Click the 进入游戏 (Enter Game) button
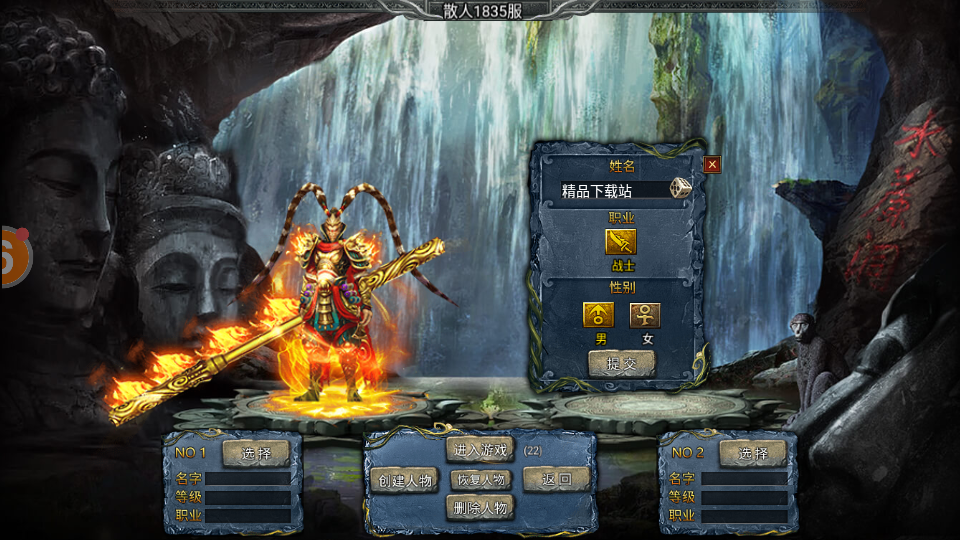 coord(482,450)
